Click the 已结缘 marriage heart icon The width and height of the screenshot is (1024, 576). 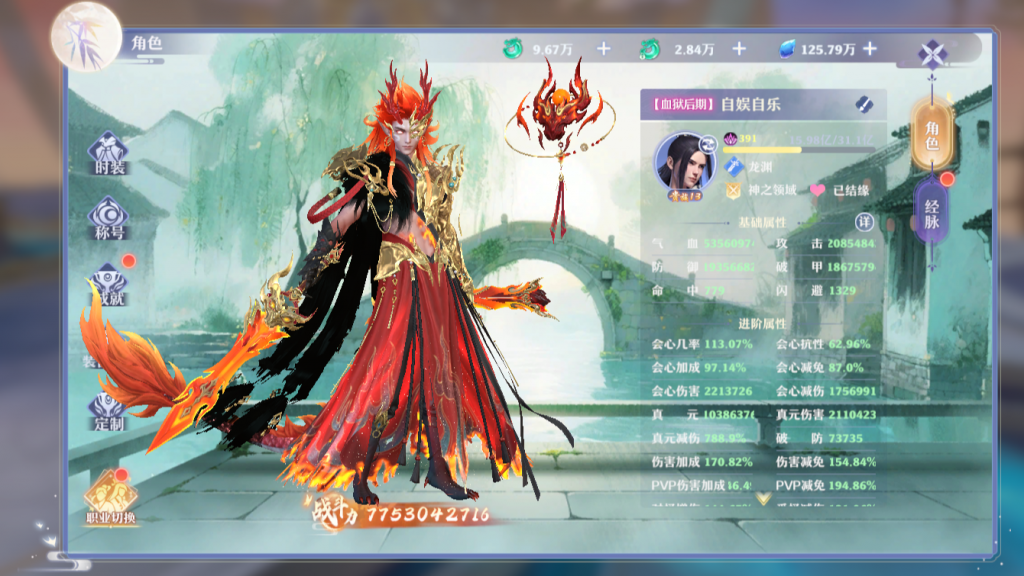point(817,190)
